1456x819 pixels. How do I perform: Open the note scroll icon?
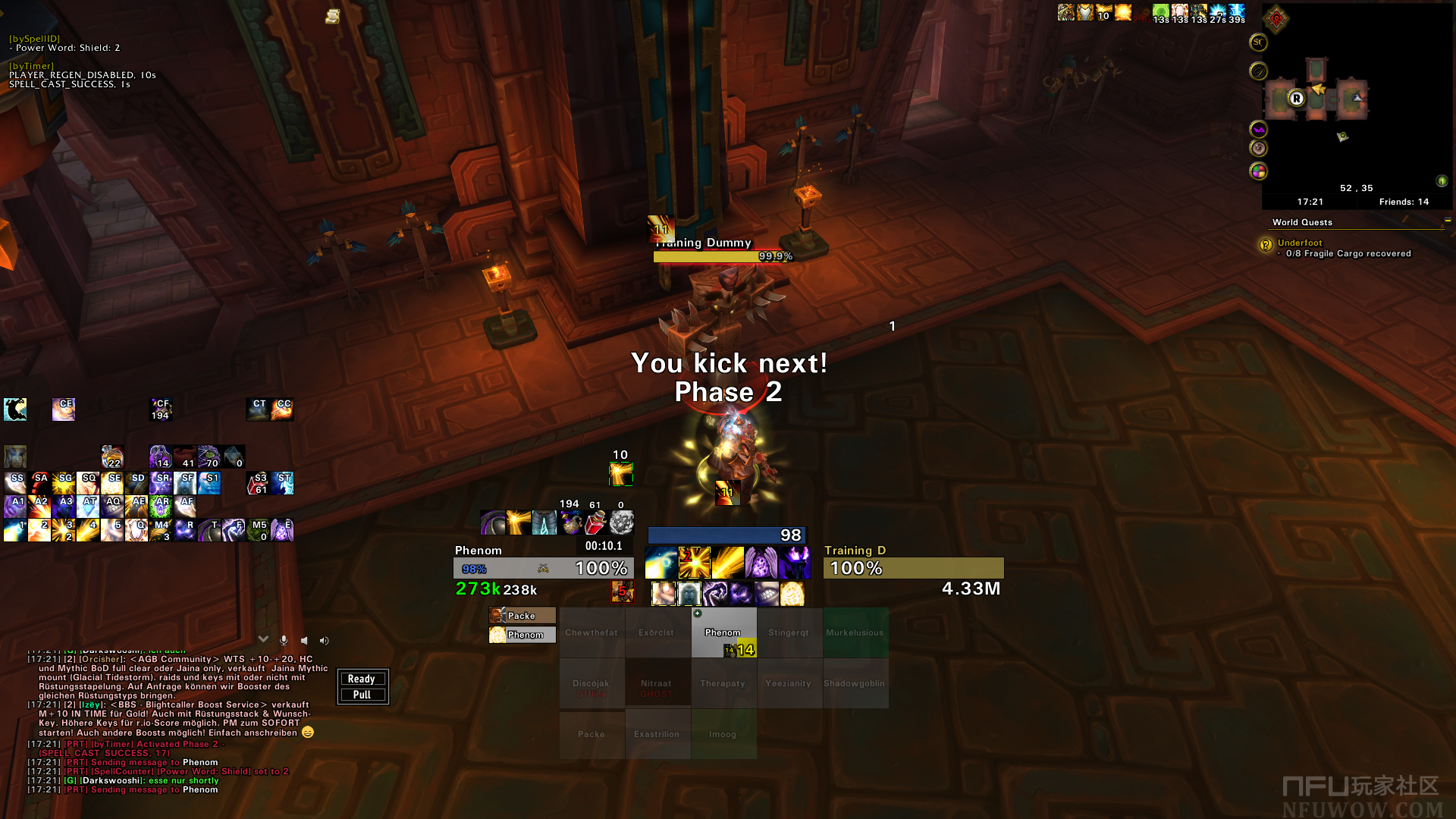[332, 16]
